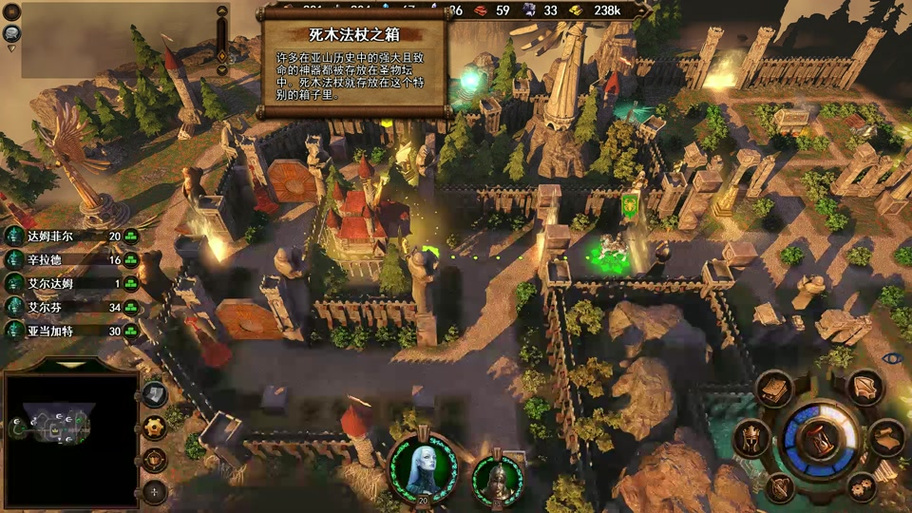Click the hourglass end turn button
The height and width of the screenshot is (513, 912).
[x=819, y=439]
